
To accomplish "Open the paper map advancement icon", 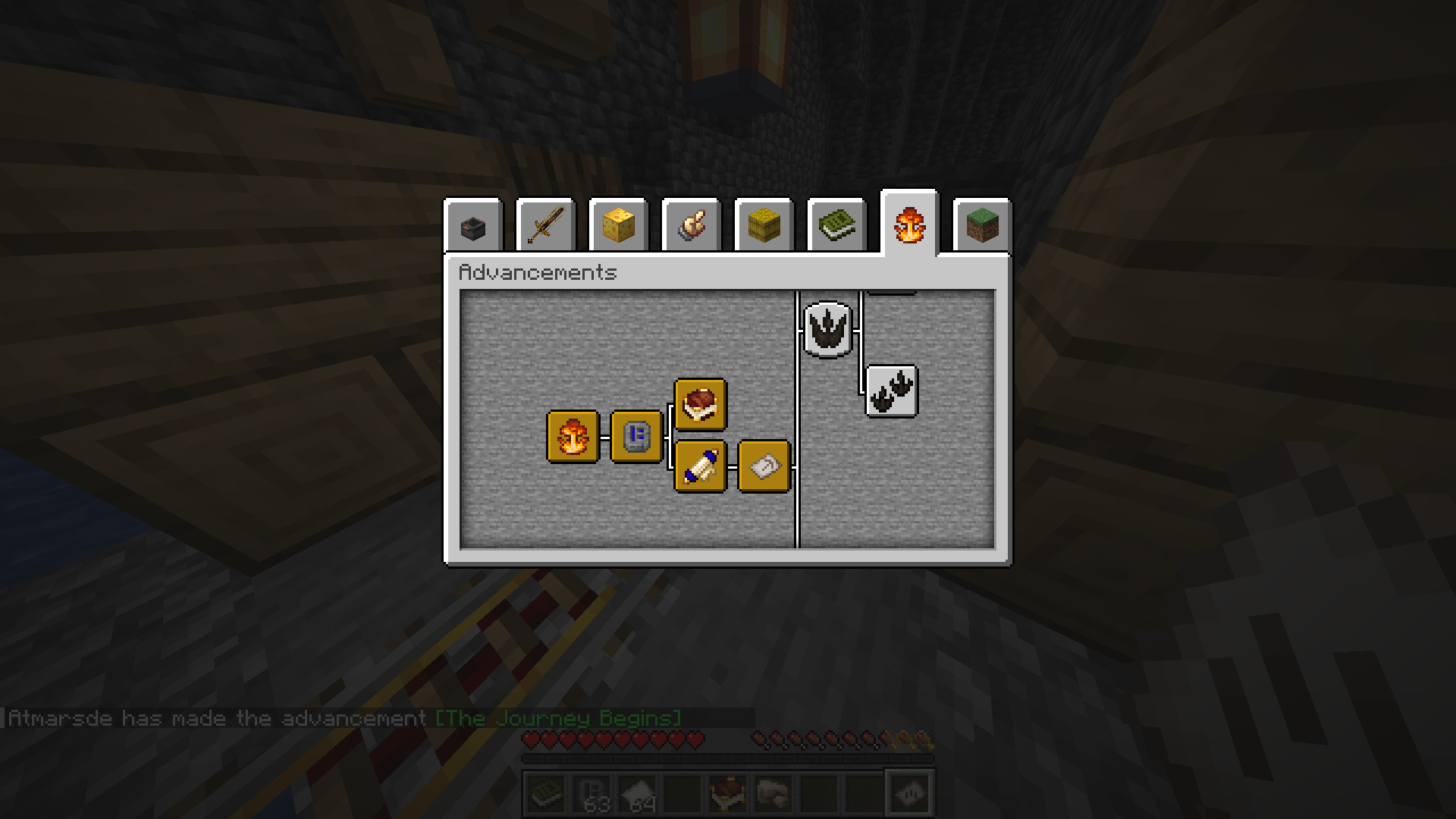I will 764,467.
